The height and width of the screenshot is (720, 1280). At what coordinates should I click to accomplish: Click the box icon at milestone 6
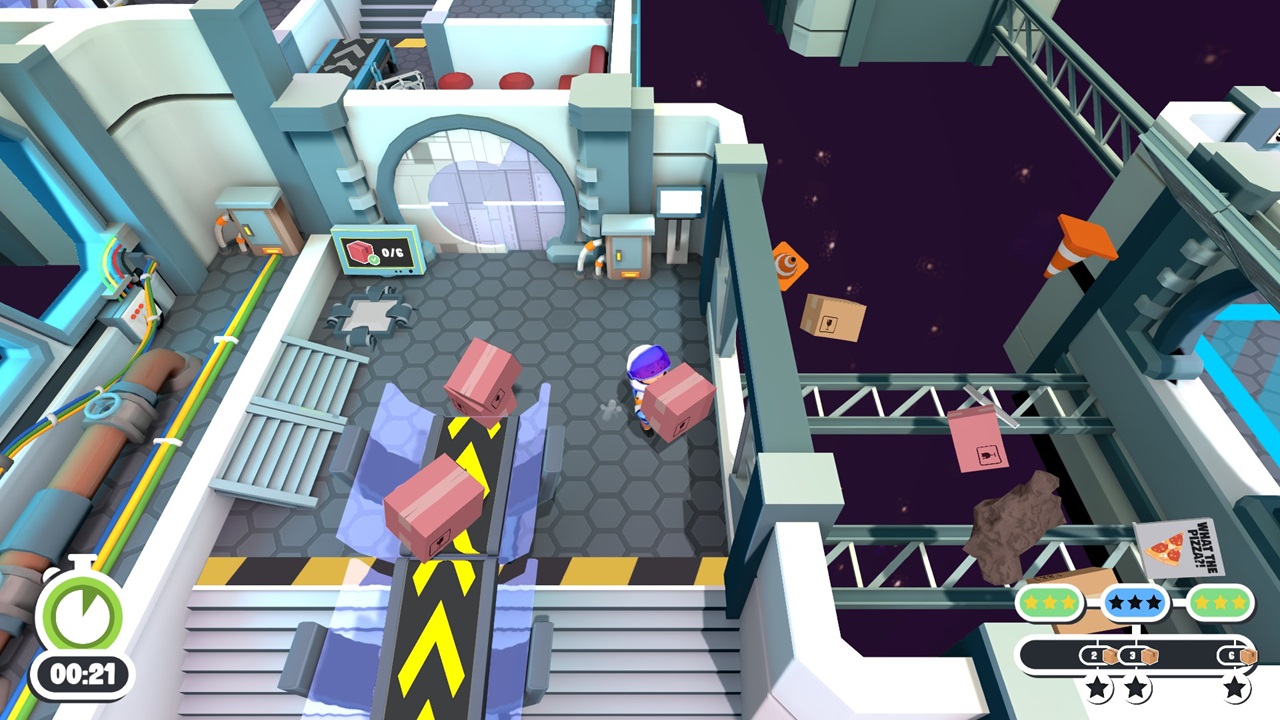tap(1247, 655)
